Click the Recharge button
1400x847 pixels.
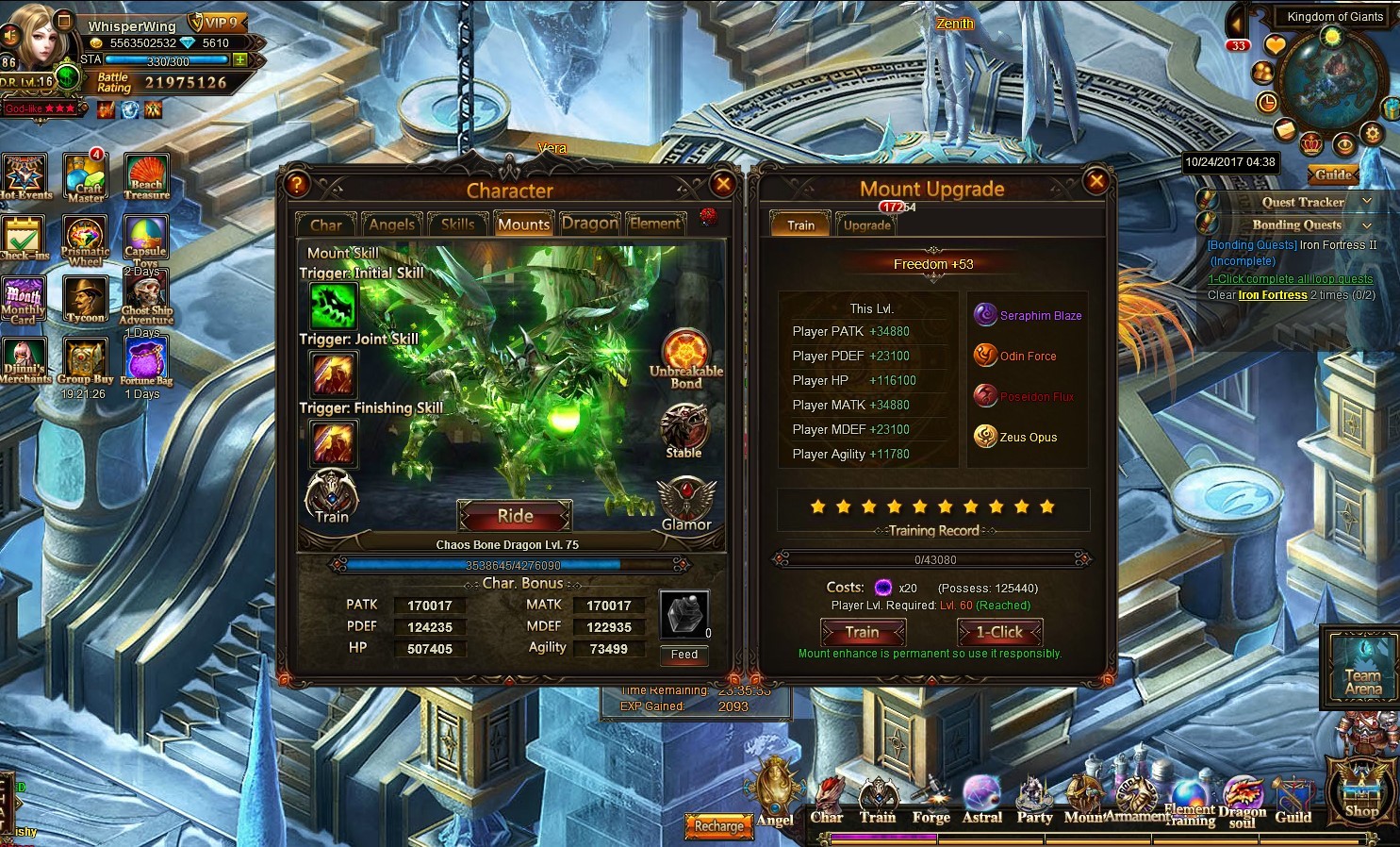pos(718,826)
